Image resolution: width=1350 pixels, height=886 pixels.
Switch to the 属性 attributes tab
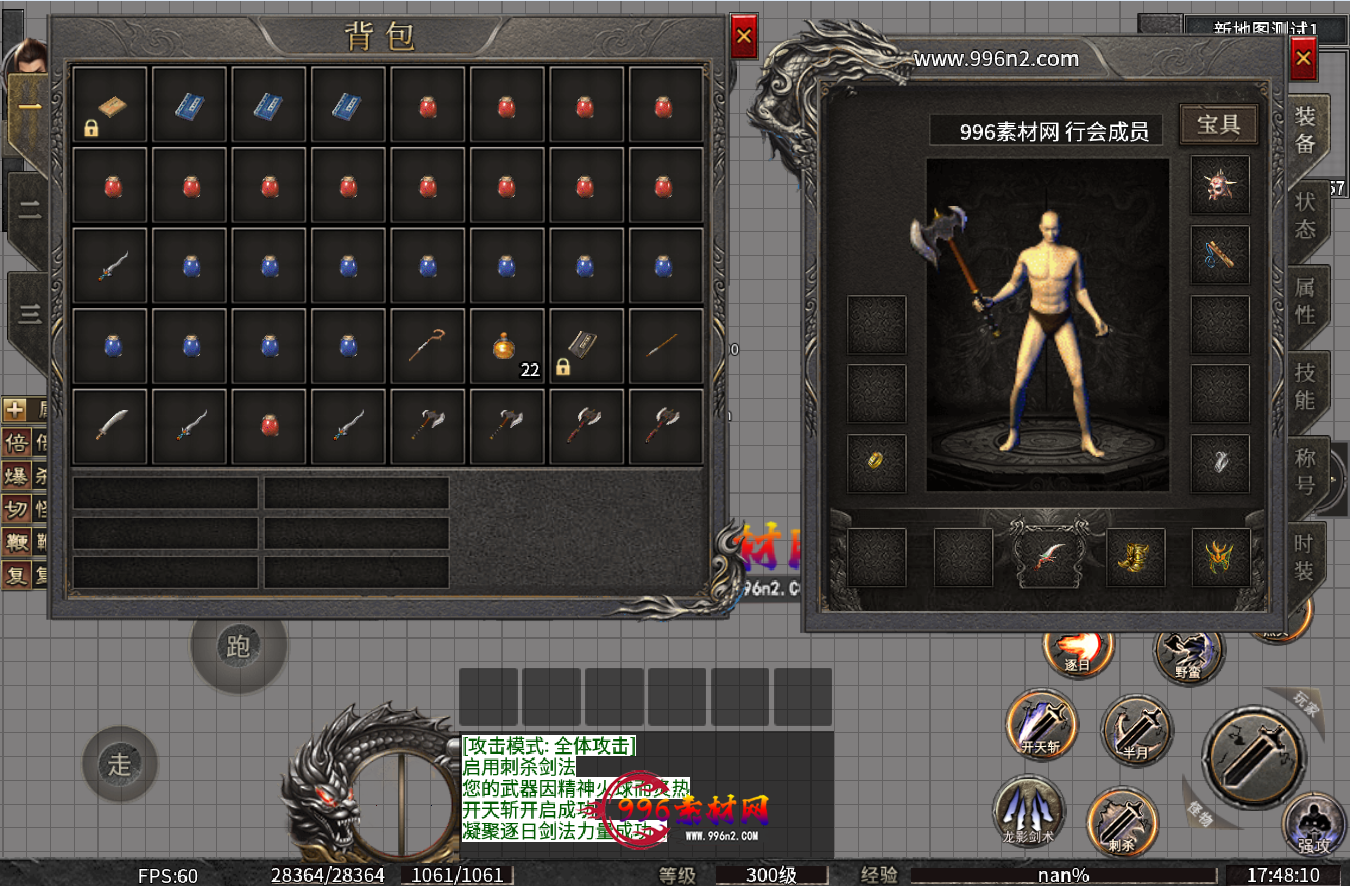[x=1305, y=299]
